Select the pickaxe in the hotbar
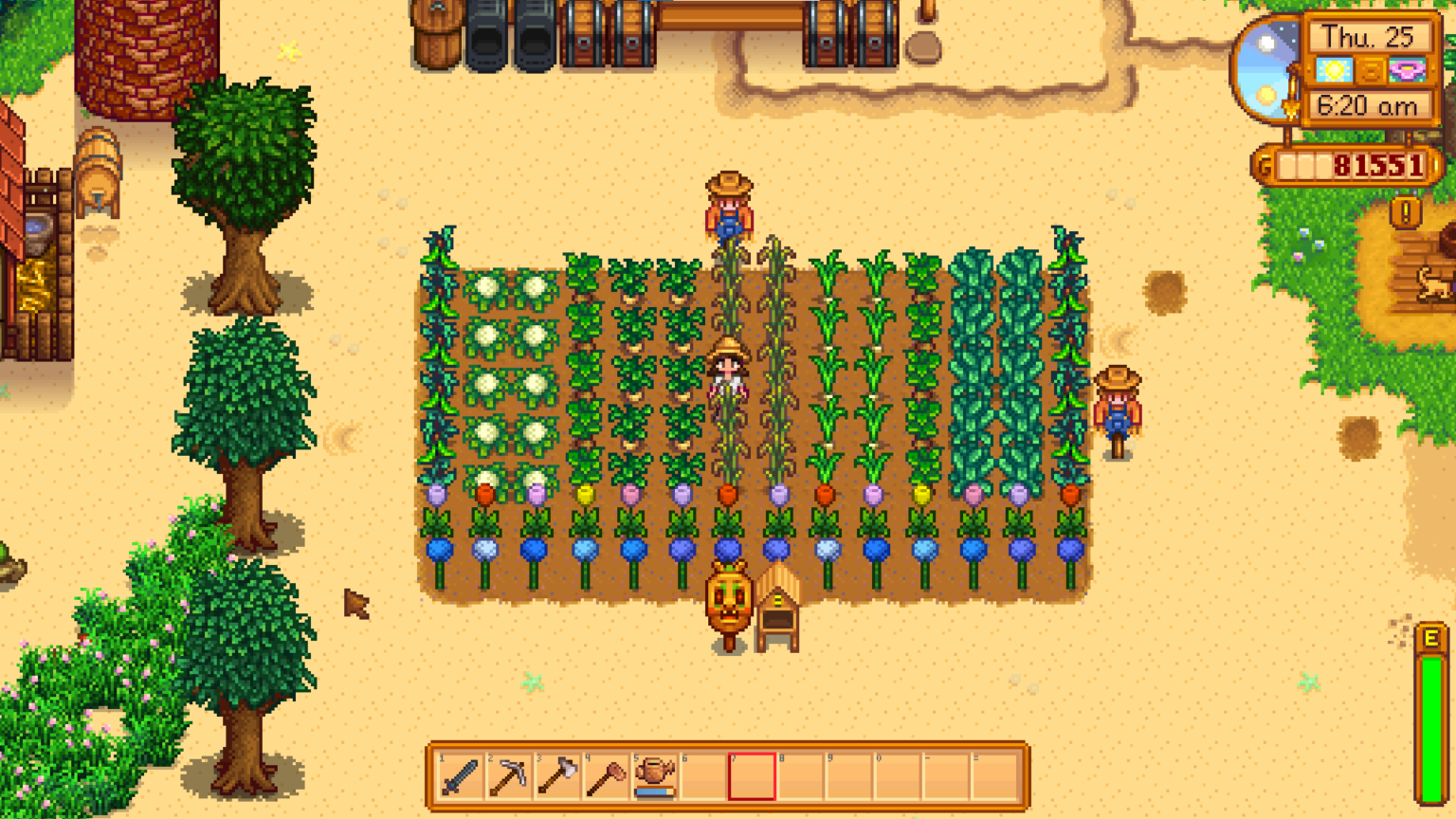 click(506, 779)
